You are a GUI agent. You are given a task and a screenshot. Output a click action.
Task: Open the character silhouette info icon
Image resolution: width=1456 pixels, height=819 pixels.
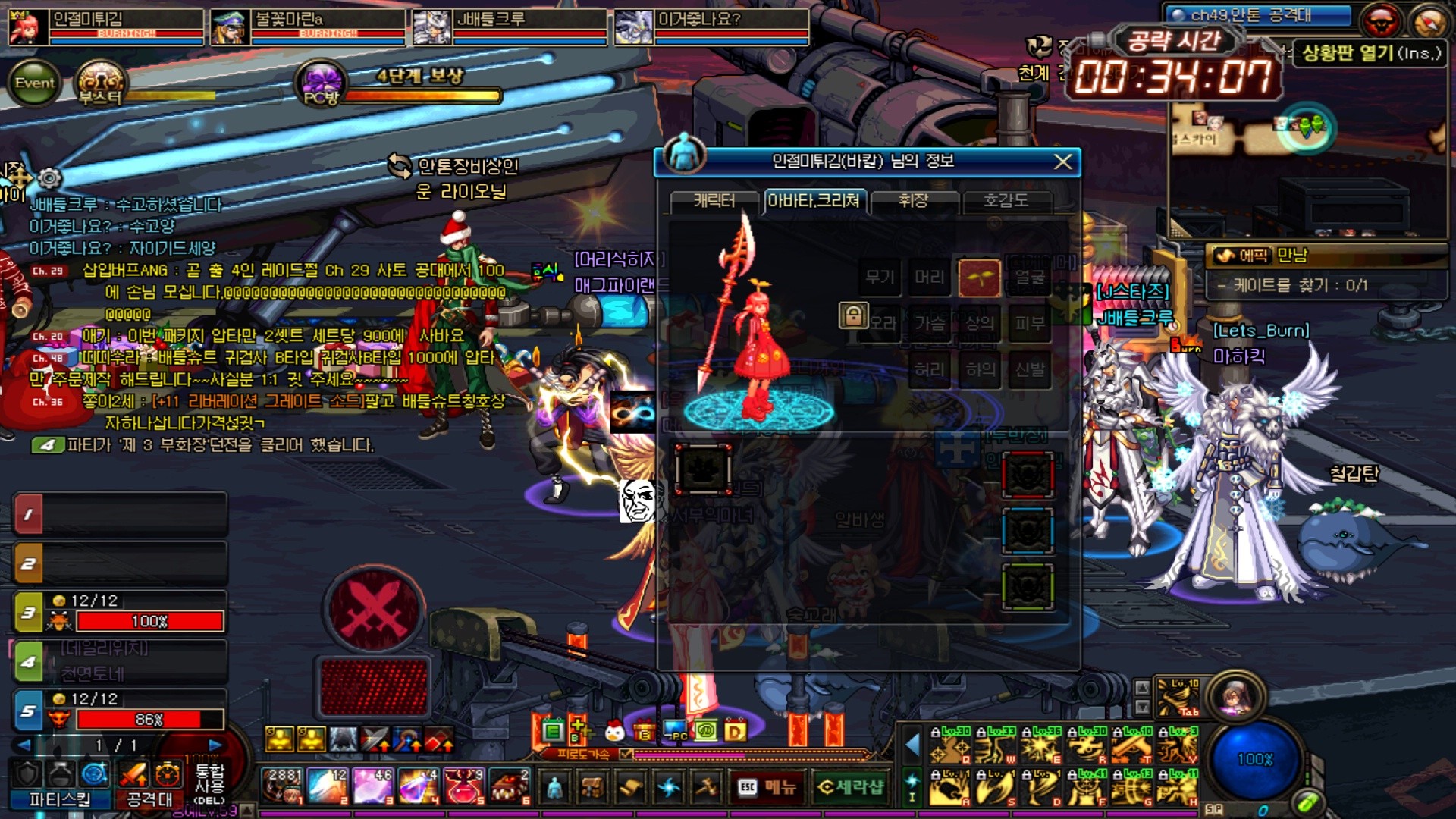coord(554,787)
